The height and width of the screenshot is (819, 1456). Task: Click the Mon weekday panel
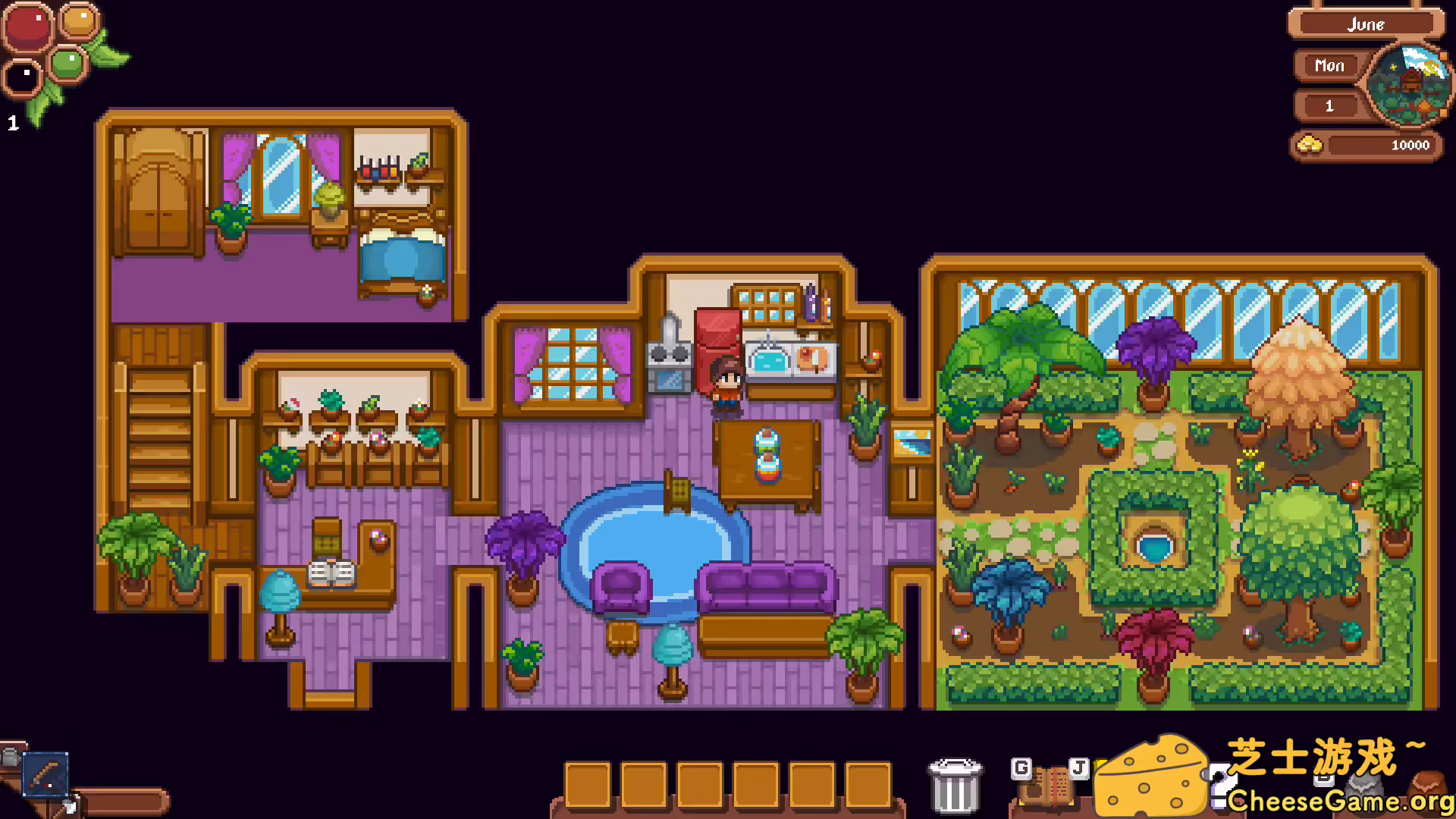(x=1328, y=66)
